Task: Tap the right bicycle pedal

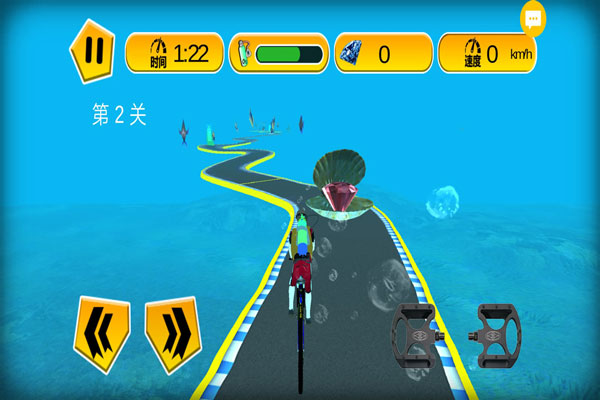Action: pyautogui.click(x=497, y=332)
